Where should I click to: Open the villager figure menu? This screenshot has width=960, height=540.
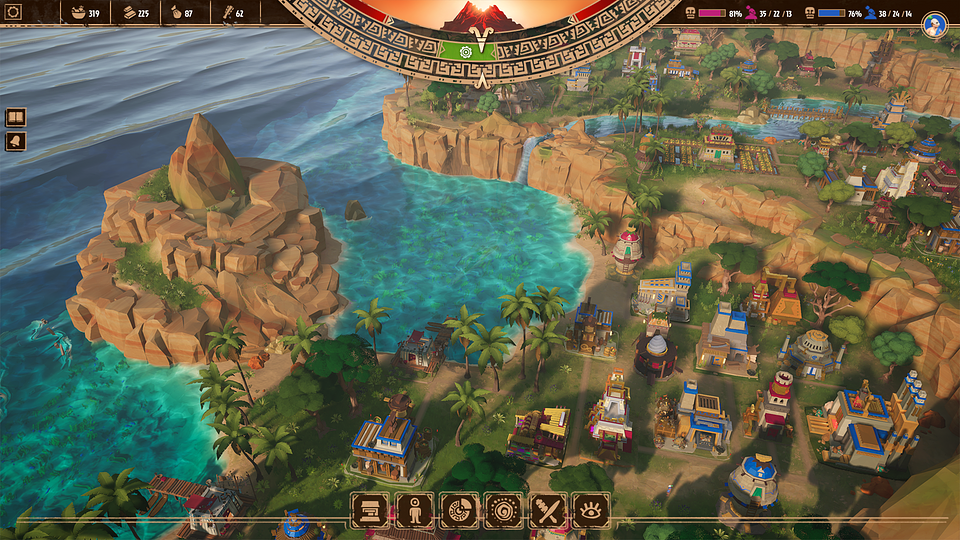pos(413,510)
